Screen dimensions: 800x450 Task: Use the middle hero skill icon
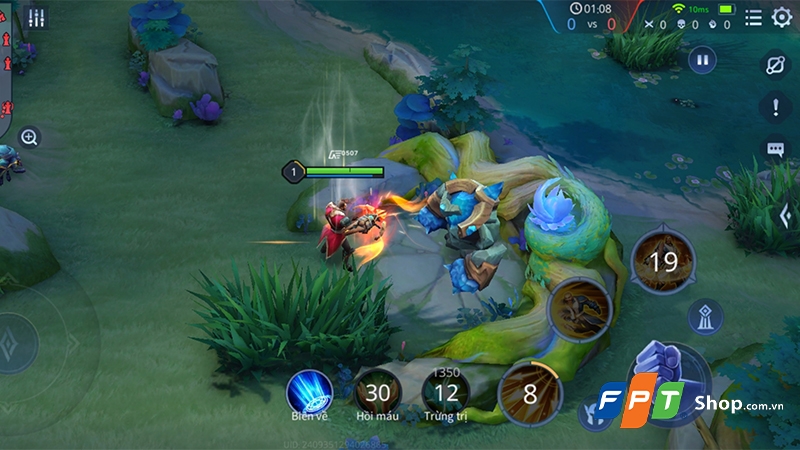pyautogui.click(x=581, y=309)
